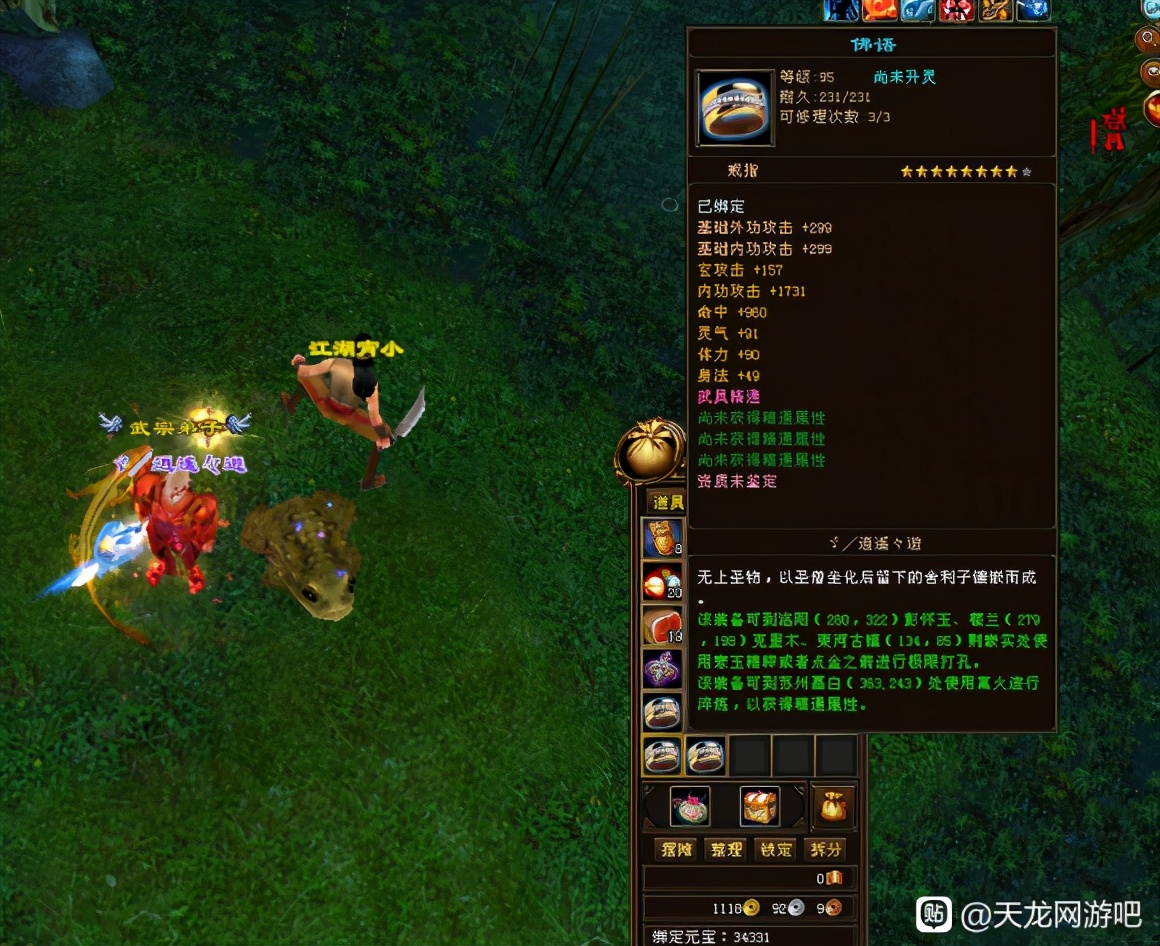Select the highlighted gold-bordered ring slot
This screenshot has width=1160, height=946.
(x=662, y=755)
